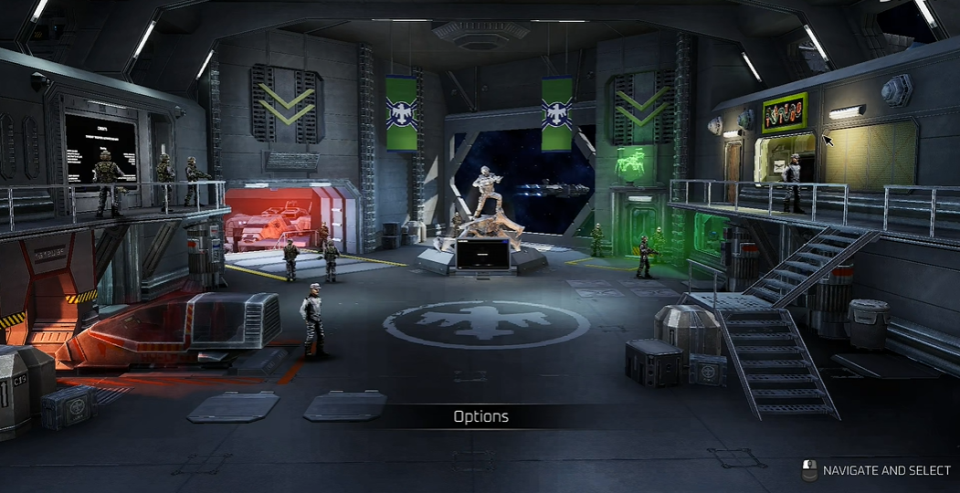This screenshot has height=493, width=960.
Task: Select the computer terminal below the trooper statue
Action: (482, 254)
